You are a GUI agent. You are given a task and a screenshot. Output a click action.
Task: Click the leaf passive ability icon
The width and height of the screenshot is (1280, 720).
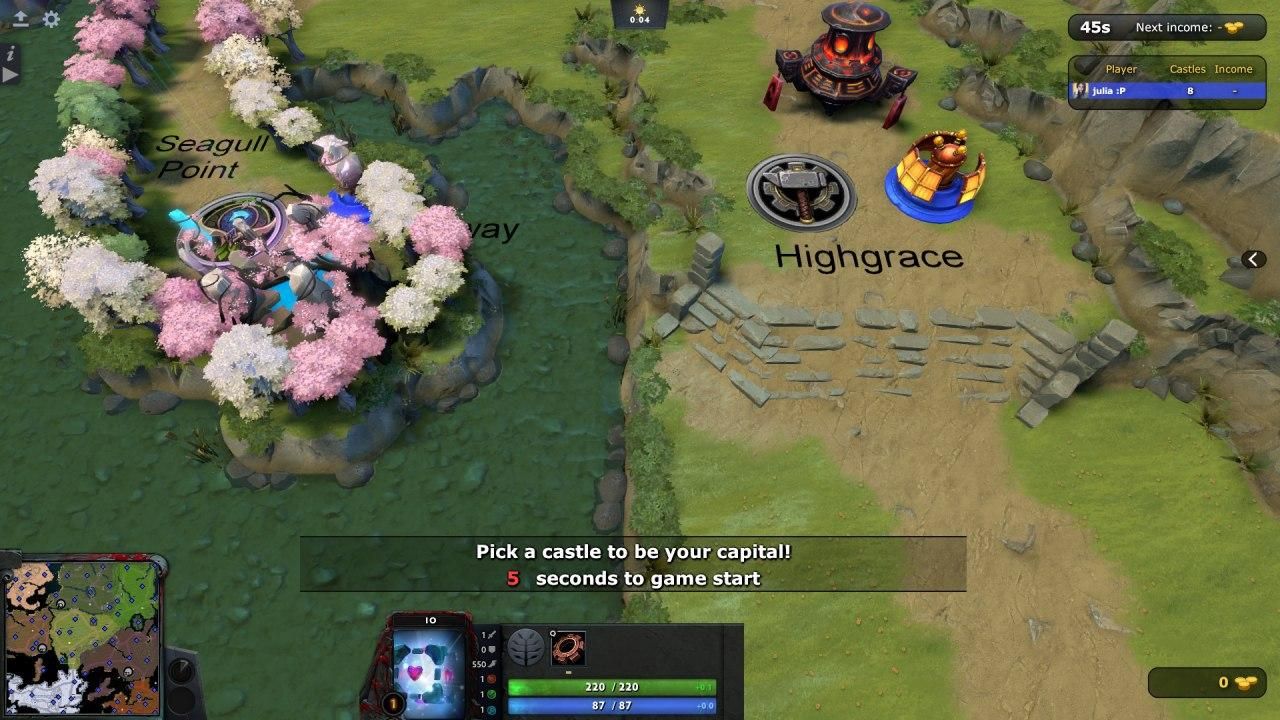pyautogui.click(x=524, y=646)
